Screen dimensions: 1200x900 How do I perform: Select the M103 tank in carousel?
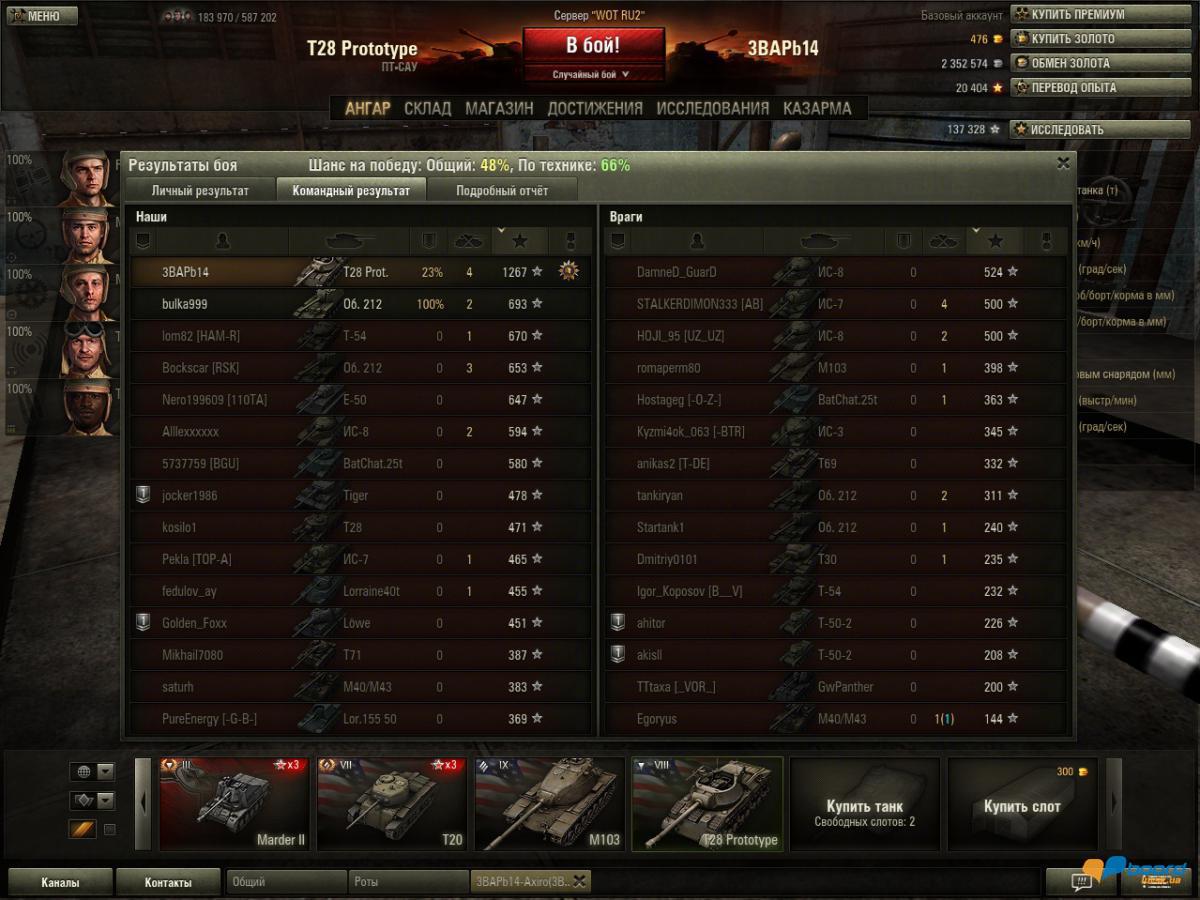point(550,804)
